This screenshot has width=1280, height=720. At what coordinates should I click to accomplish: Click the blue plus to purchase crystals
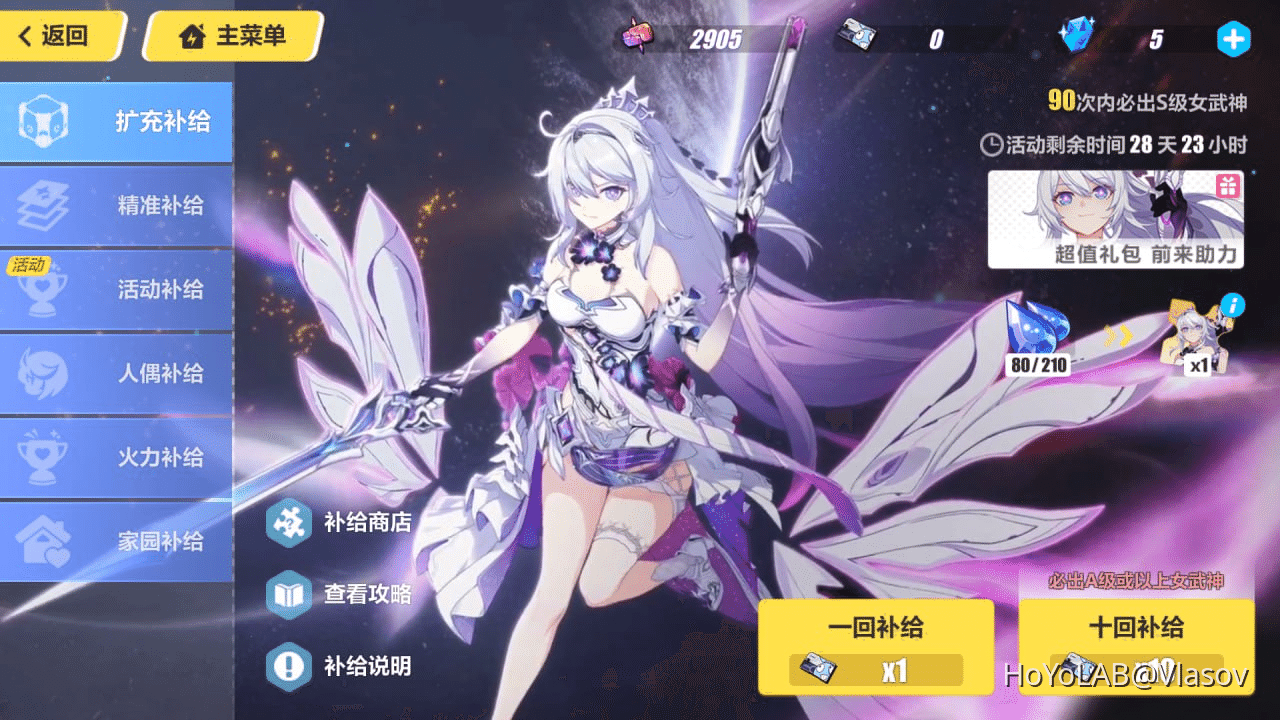click(1233, 38)
